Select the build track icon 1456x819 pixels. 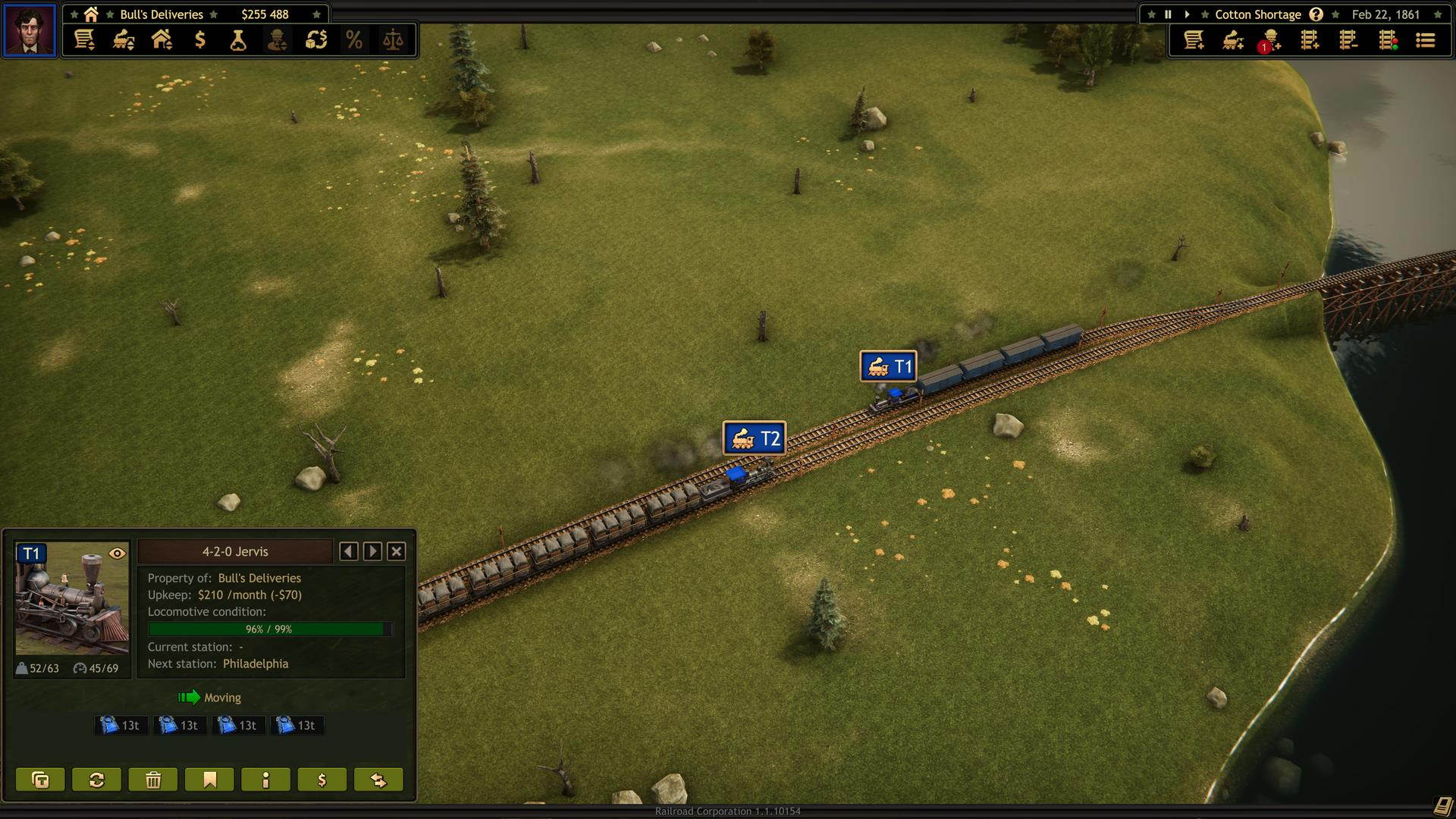pos(1310,42)
